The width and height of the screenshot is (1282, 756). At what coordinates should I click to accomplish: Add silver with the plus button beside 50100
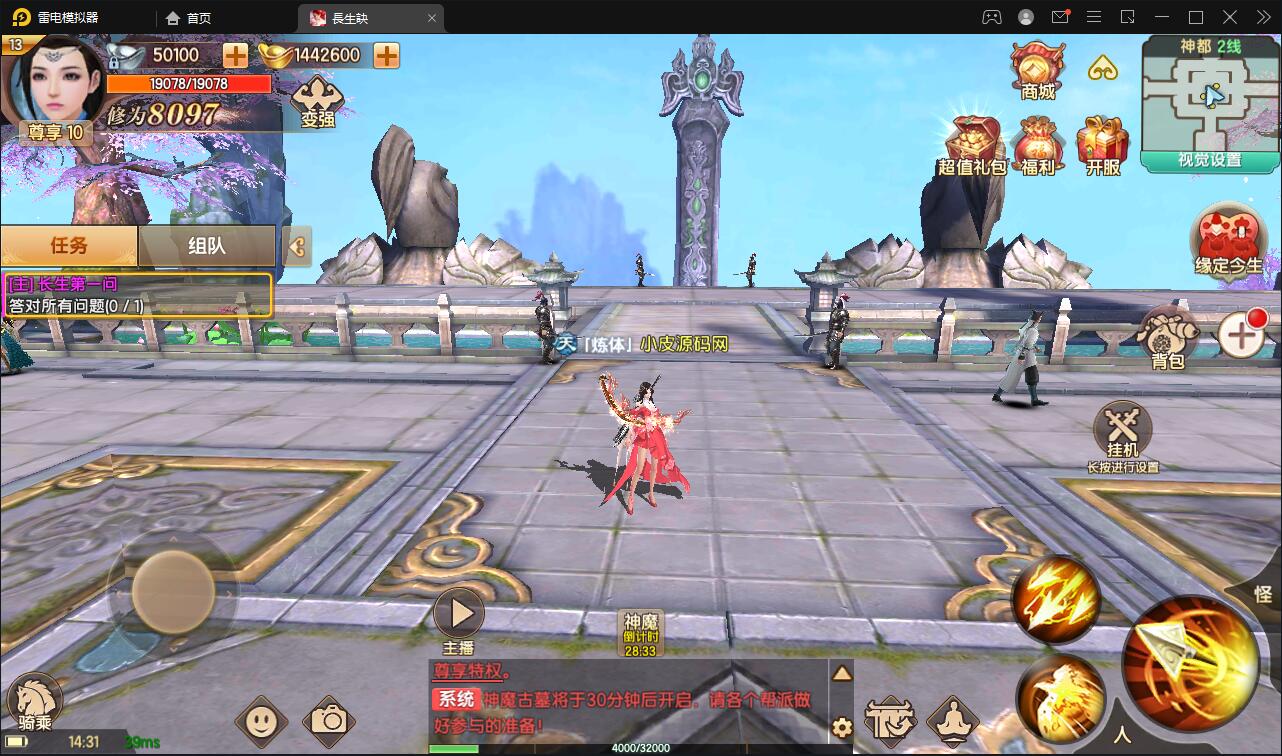(x=235, y=55)
